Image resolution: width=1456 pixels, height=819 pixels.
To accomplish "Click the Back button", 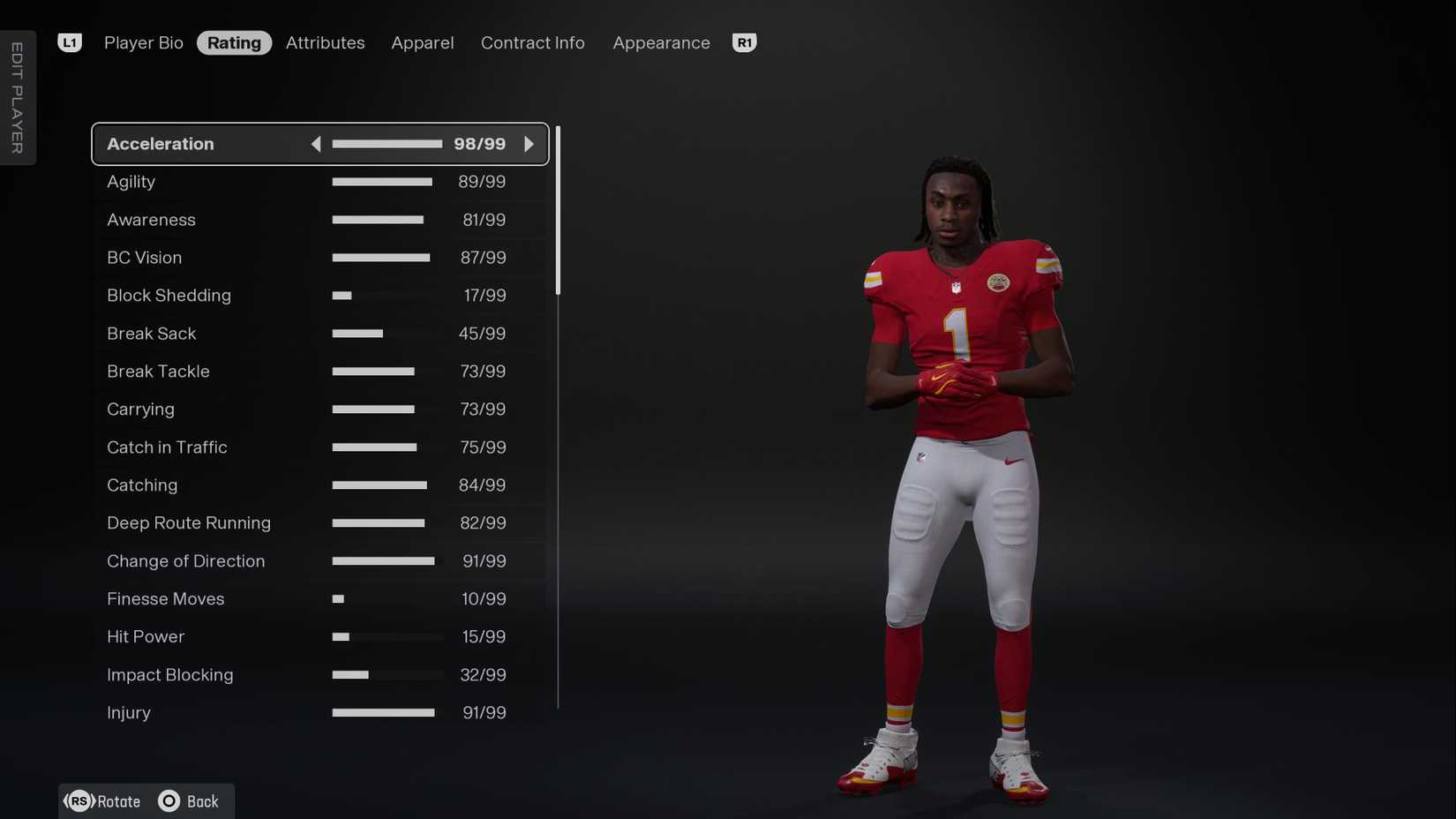I will [x=202, y=800].
